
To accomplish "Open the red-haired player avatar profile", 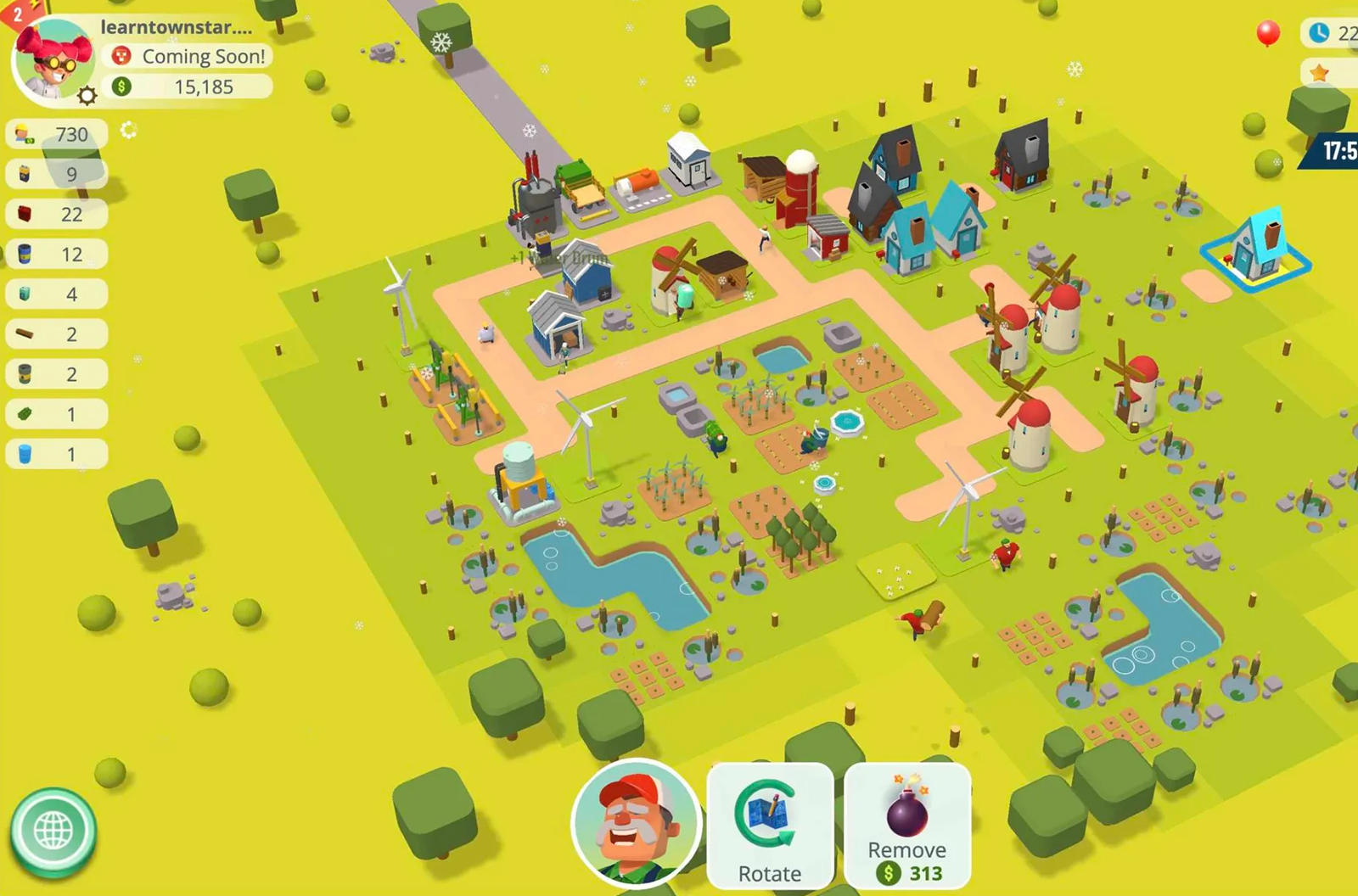I will (x=51, y=61).
